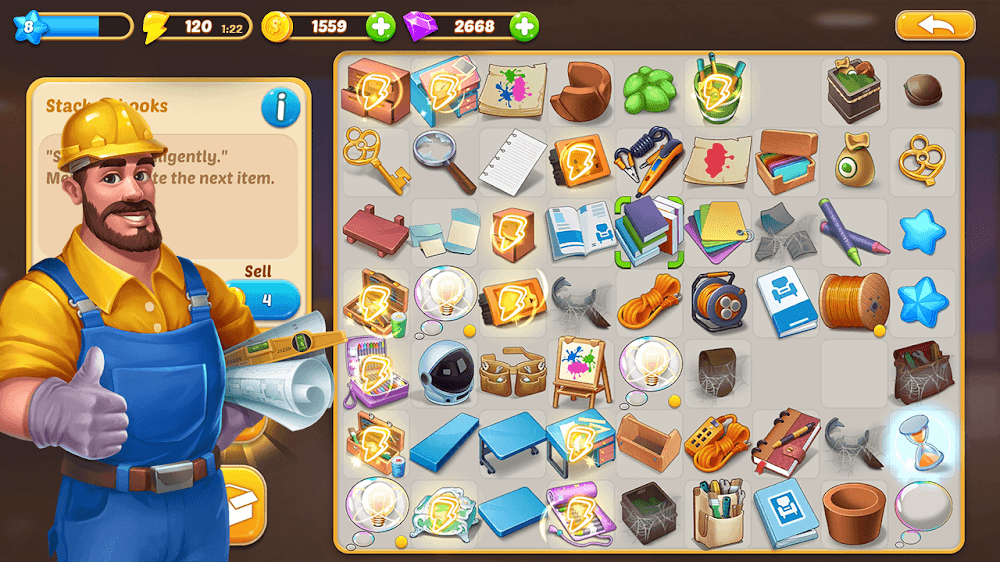Viewport: 1000px width, 562px height.
Task: Open the blue info button
Action: click(x=280, y=108)
